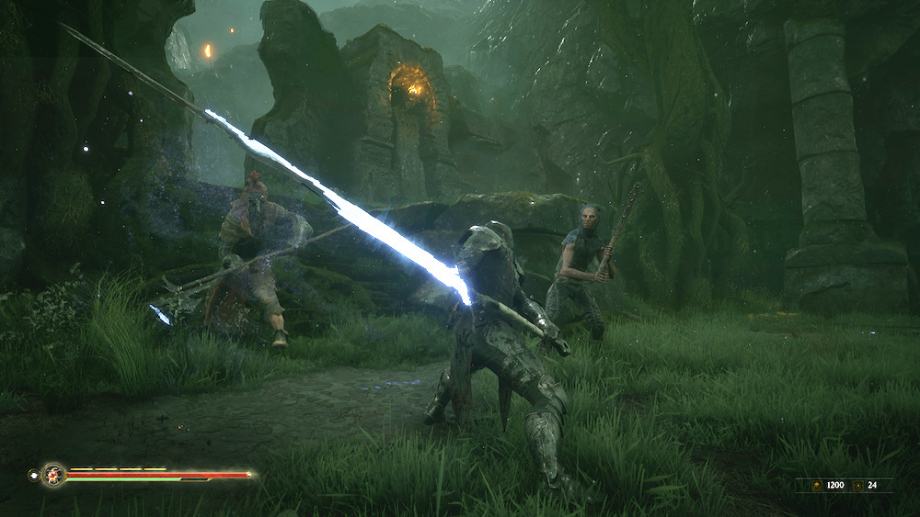Screen dimensions: 920x517
Task: Select the currency icon next to 1200
Action: tap(815, 485)
